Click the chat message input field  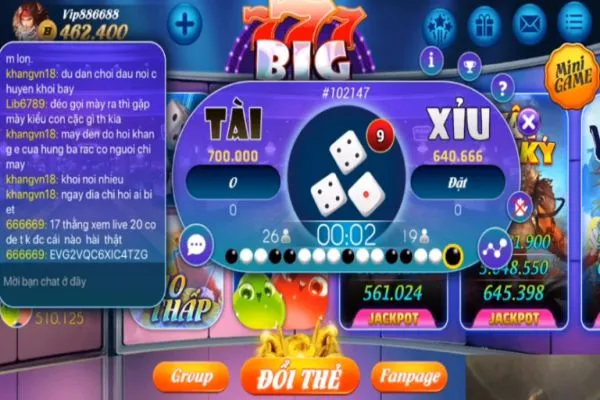[x=80, y=284]
